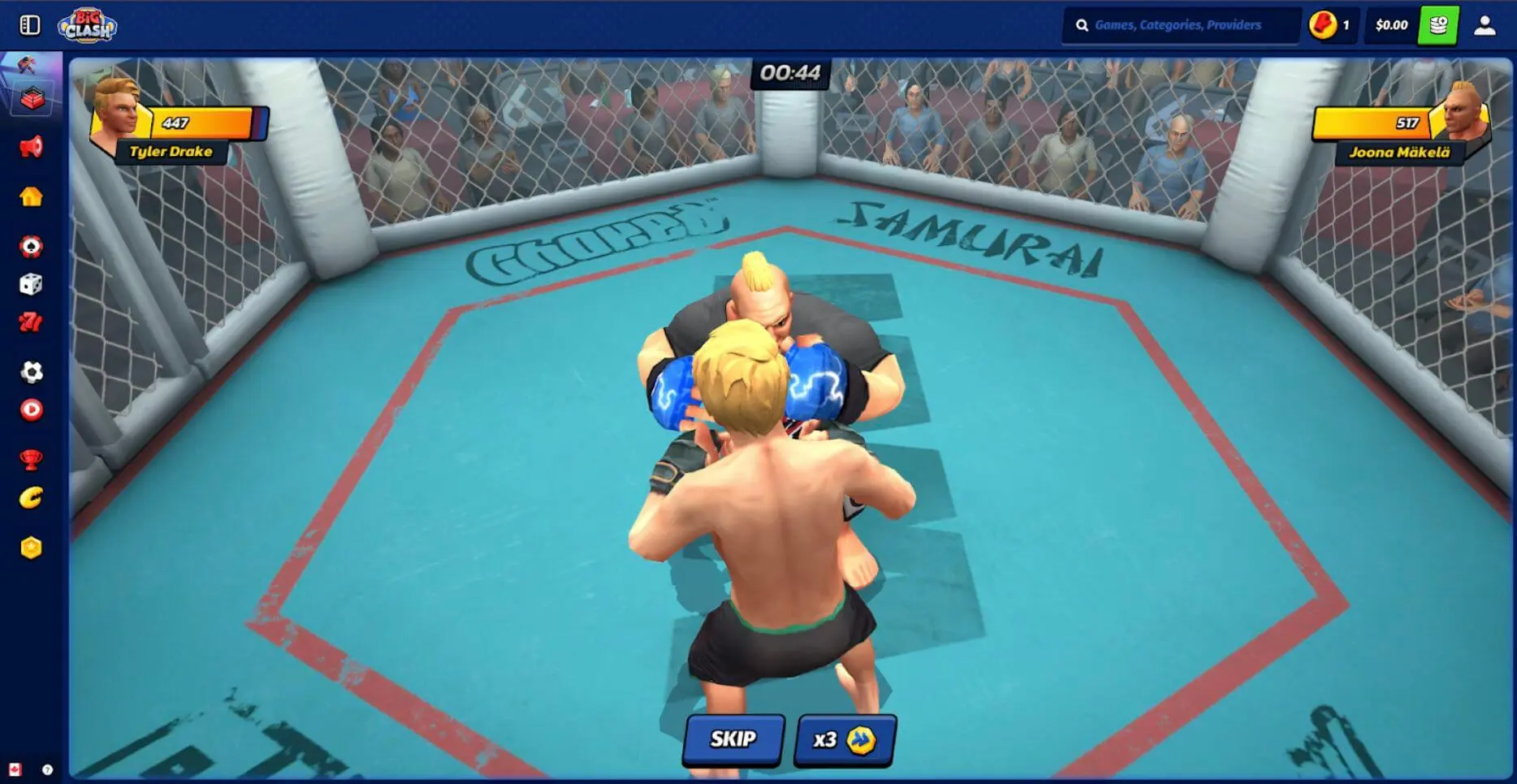The height and width of the screenshot is (784, 1517).
Task: Open the green deposit coins button
Action: click(1437, 25)
